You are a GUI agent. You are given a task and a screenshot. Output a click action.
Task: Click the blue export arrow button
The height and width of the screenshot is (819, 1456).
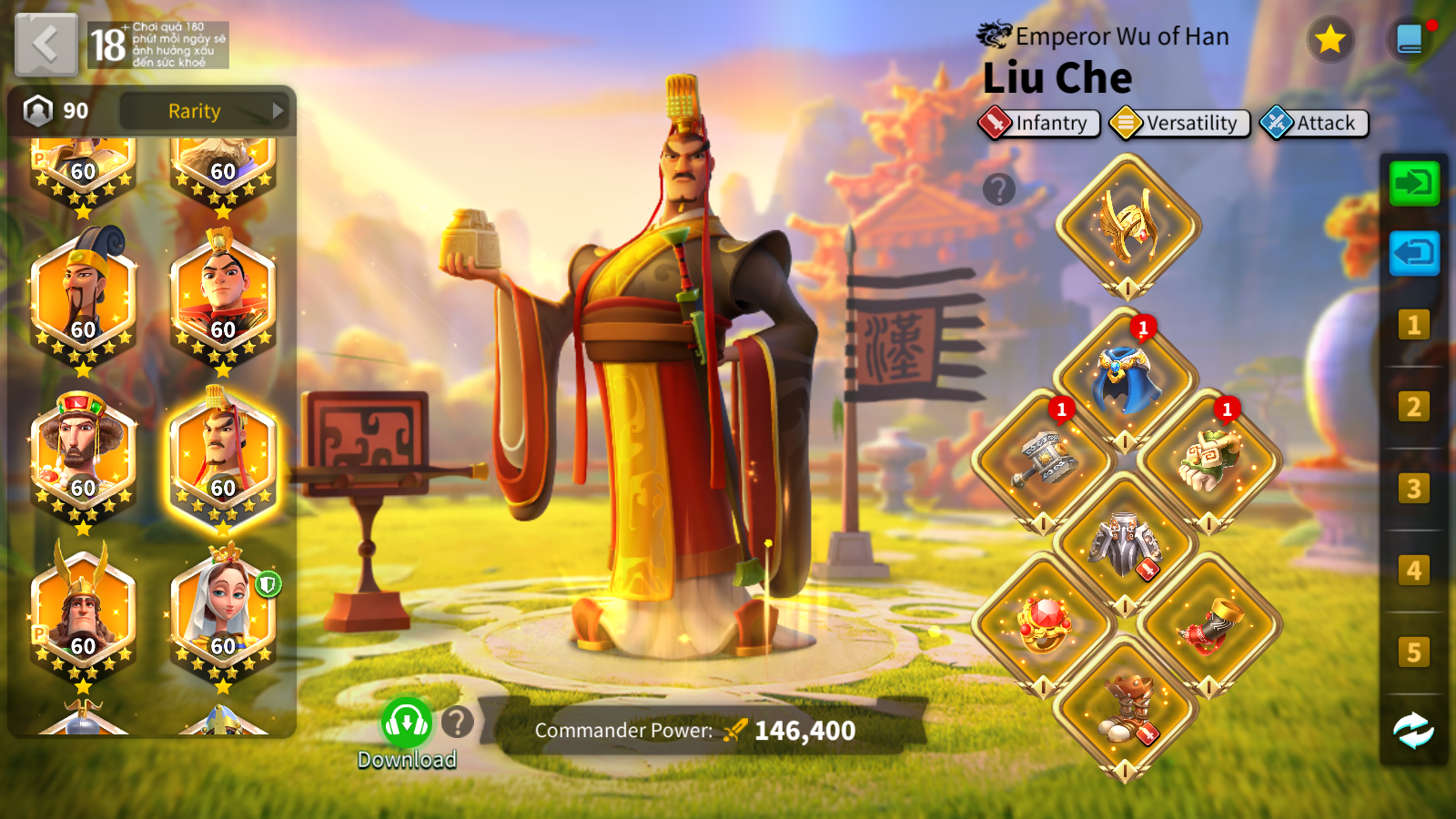point(1414,252)
